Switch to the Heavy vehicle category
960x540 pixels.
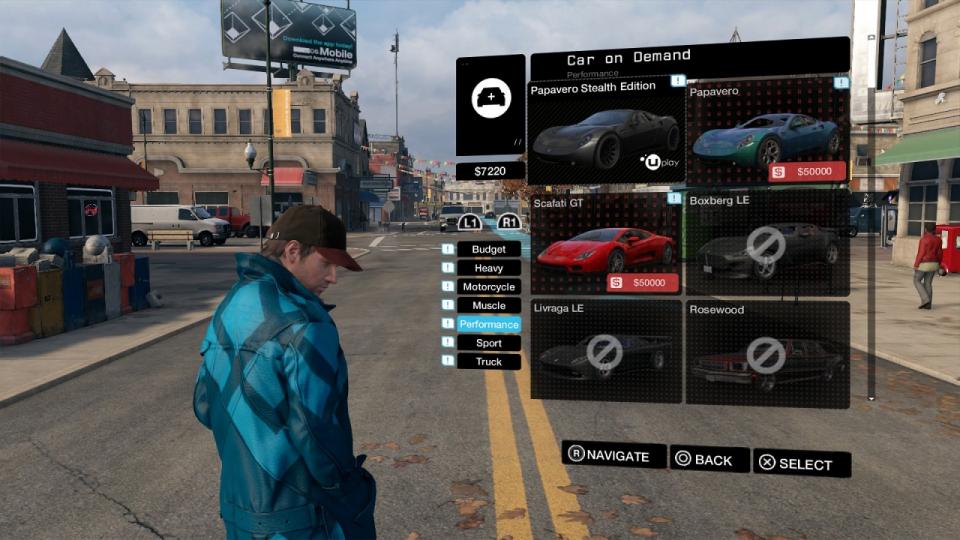pos(489,268)
